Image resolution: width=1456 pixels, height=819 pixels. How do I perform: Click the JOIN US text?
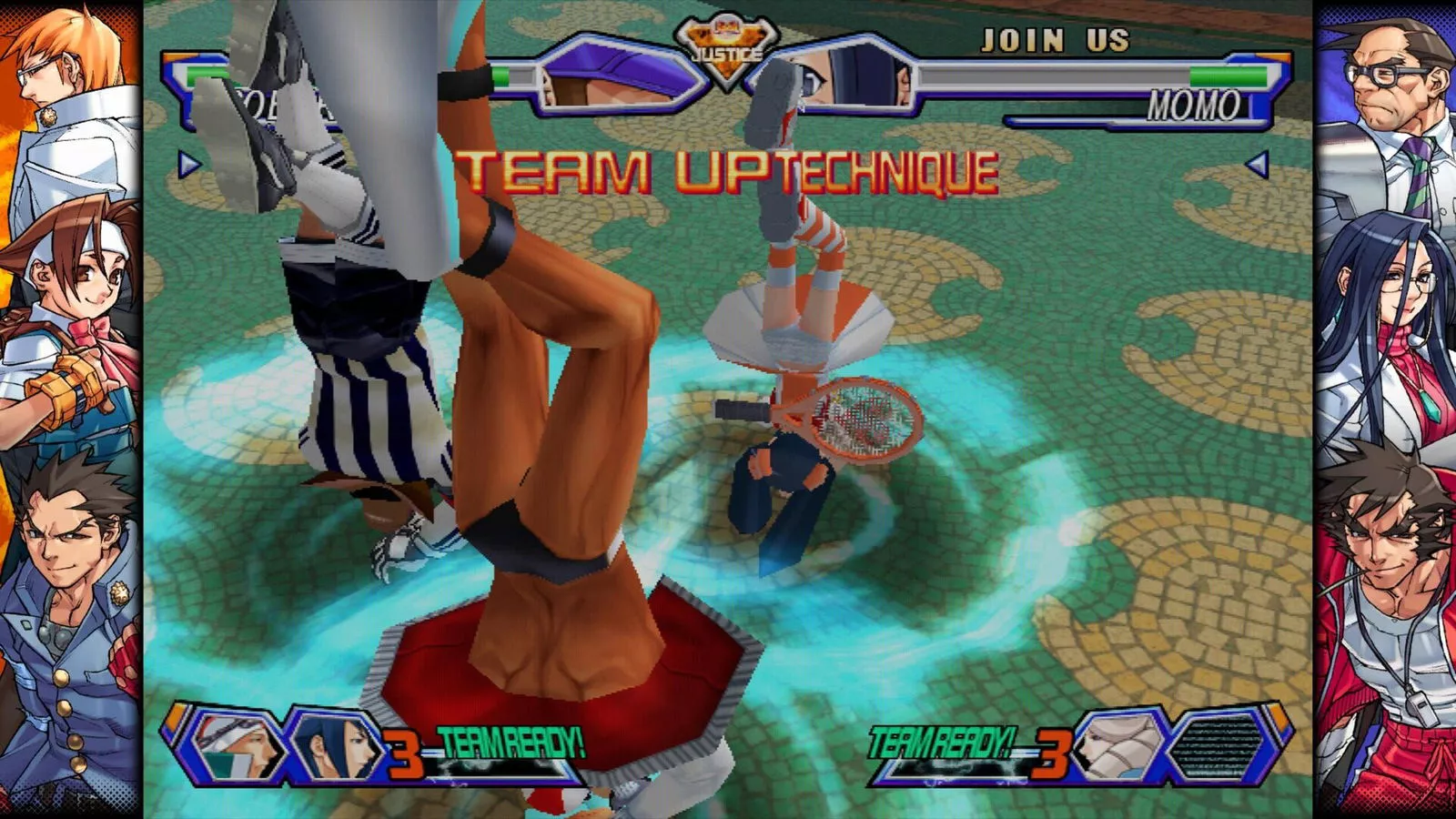1056,38
